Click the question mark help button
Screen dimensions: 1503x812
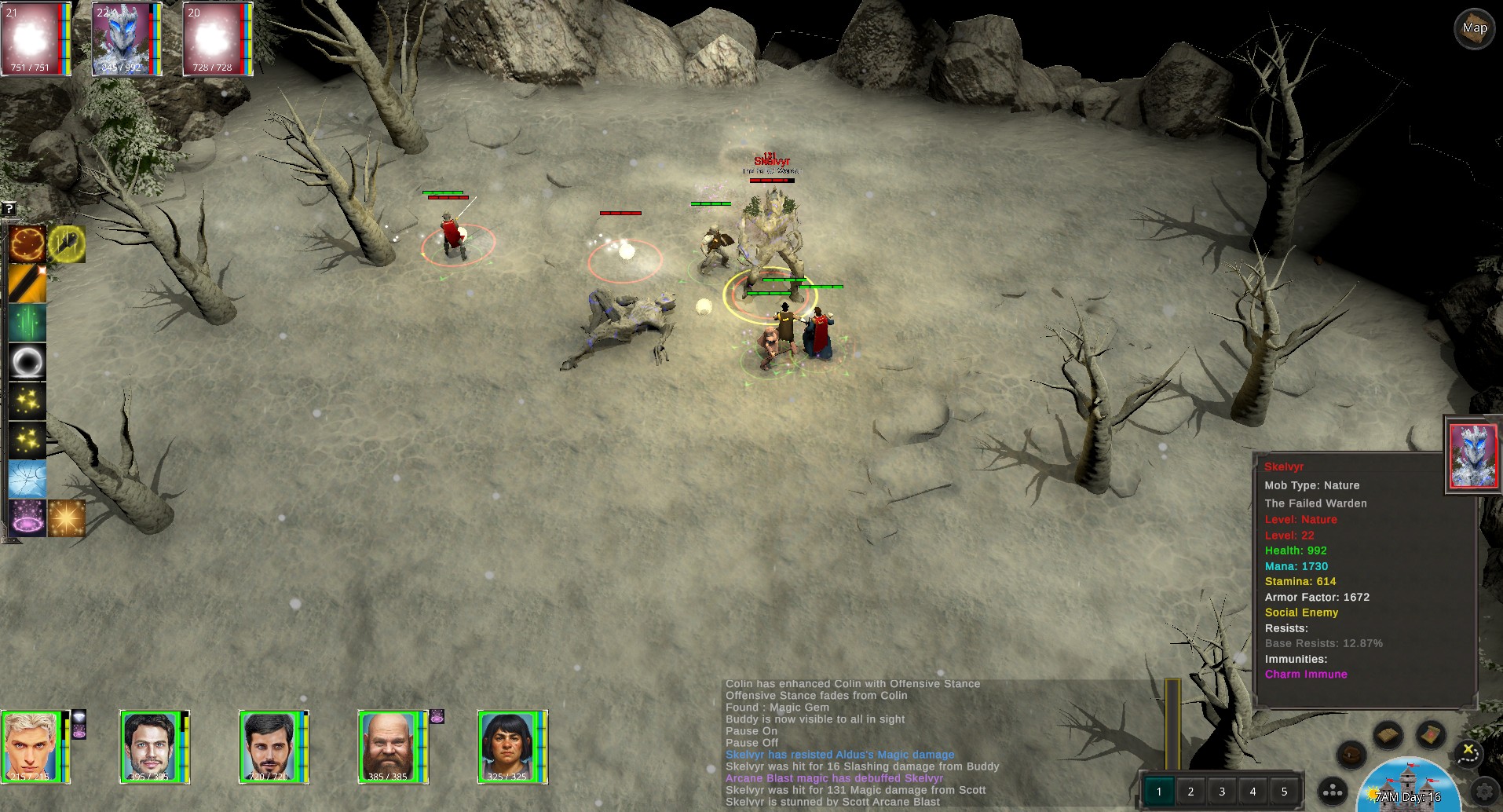(x=9, y=209)
